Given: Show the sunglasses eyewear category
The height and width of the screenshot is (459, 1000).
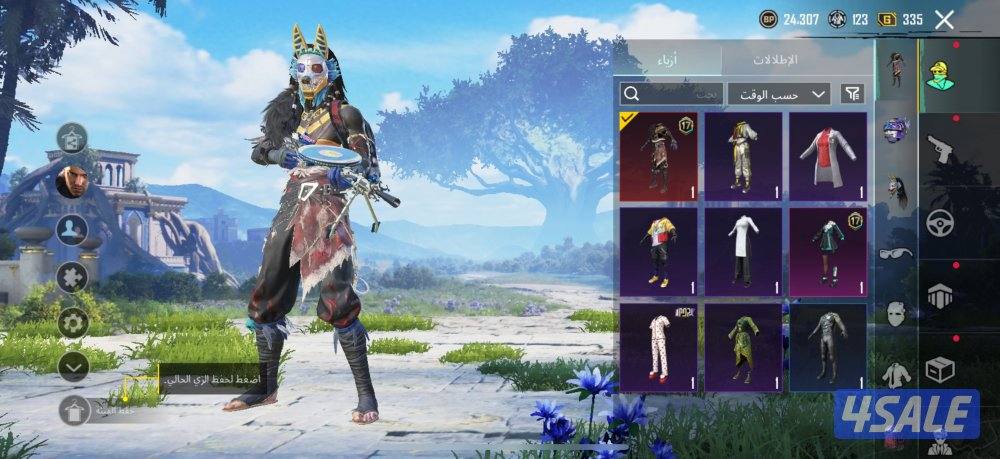Looking at the screenshot, I should pyautogui.click(x=896, y=253).
